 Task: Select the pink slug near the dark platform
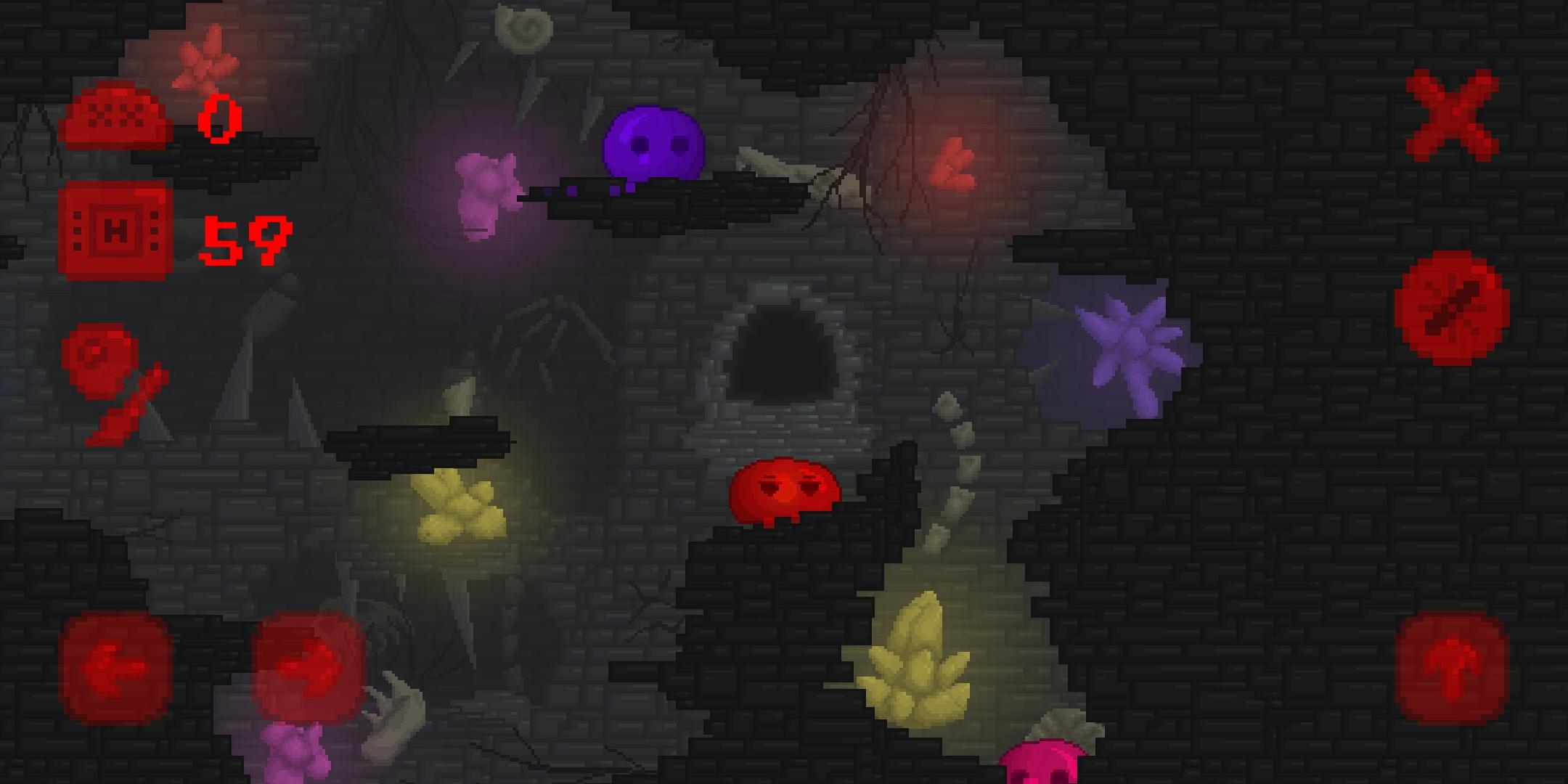click(x=488, y=192)
